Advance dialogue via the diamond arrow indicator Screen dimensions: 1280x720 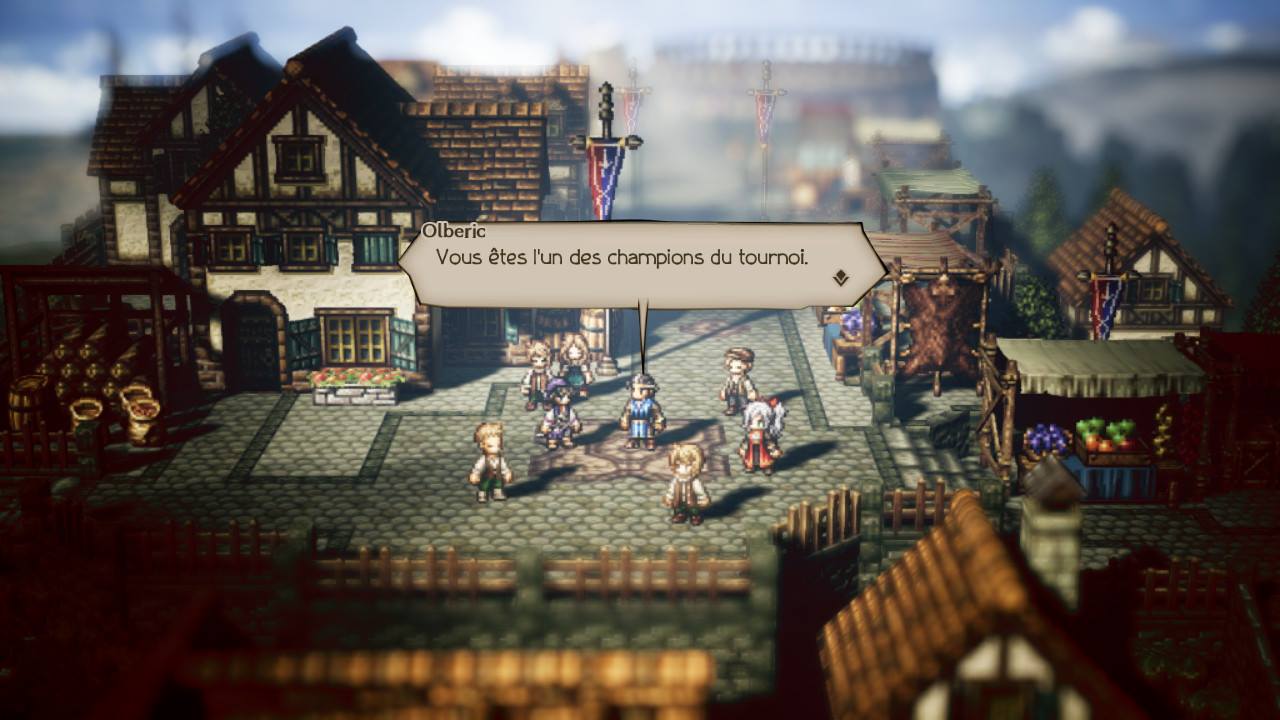pyautogui.click(x=840, y=278)
